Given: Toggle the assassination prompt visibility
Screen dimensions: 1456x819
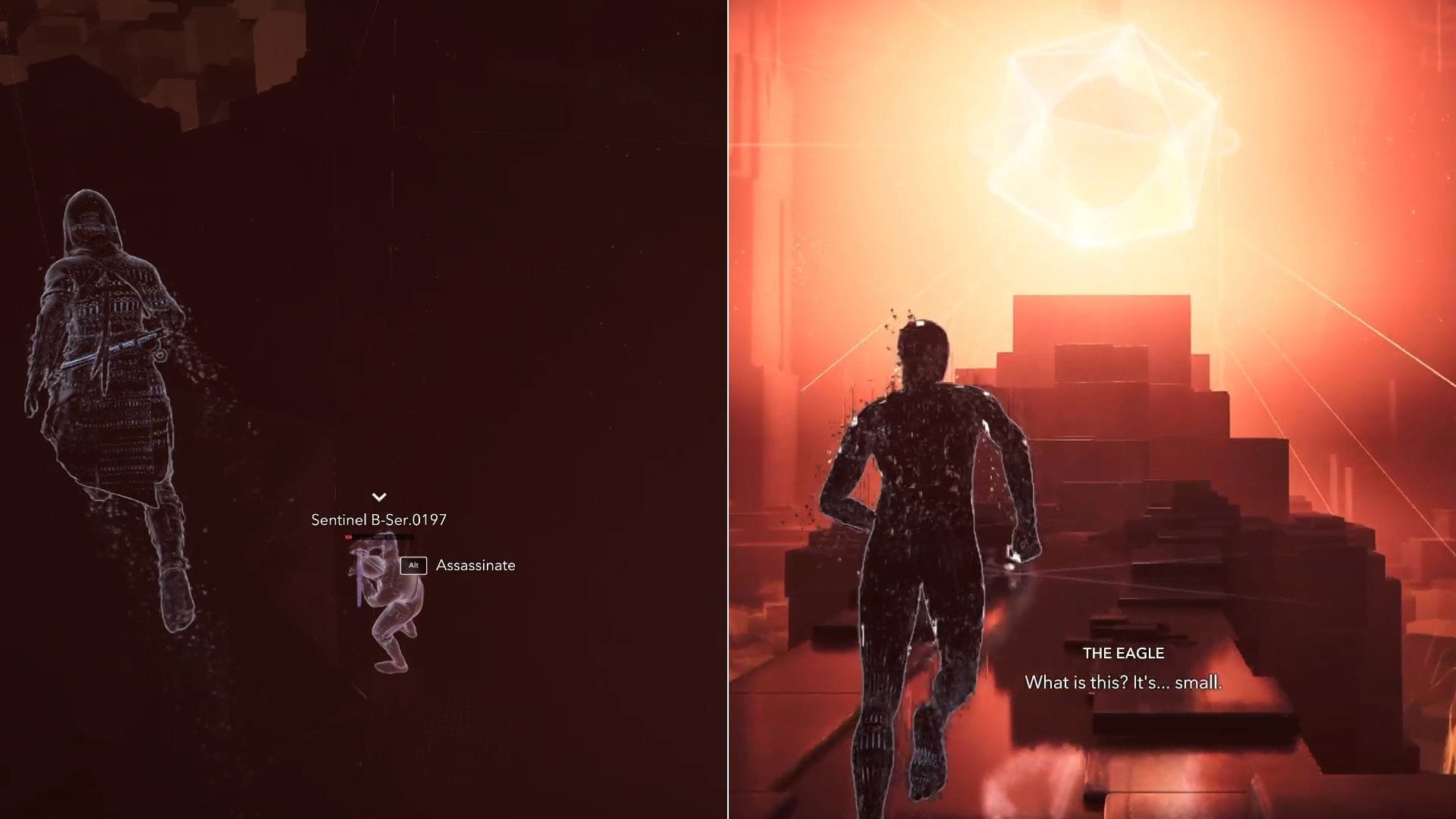Looking at the screenshot, I should 475,565.
